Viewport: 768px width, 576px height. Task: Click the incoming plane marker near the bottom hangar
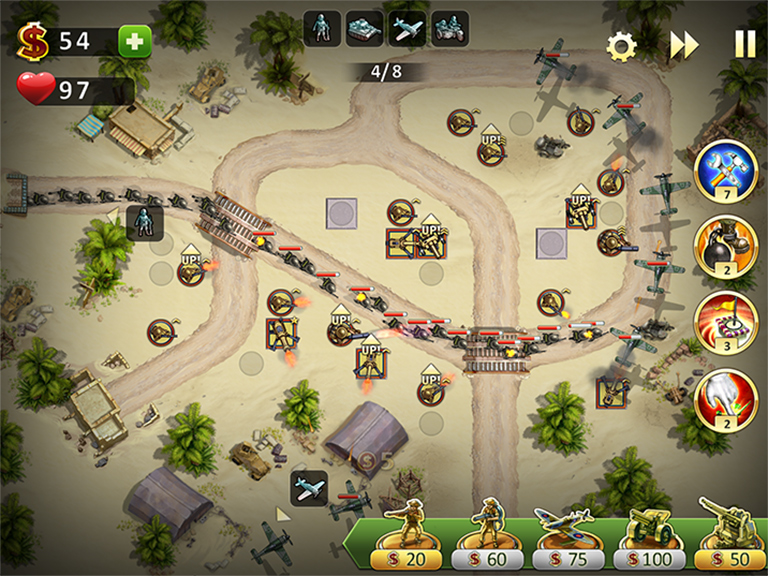309,487
